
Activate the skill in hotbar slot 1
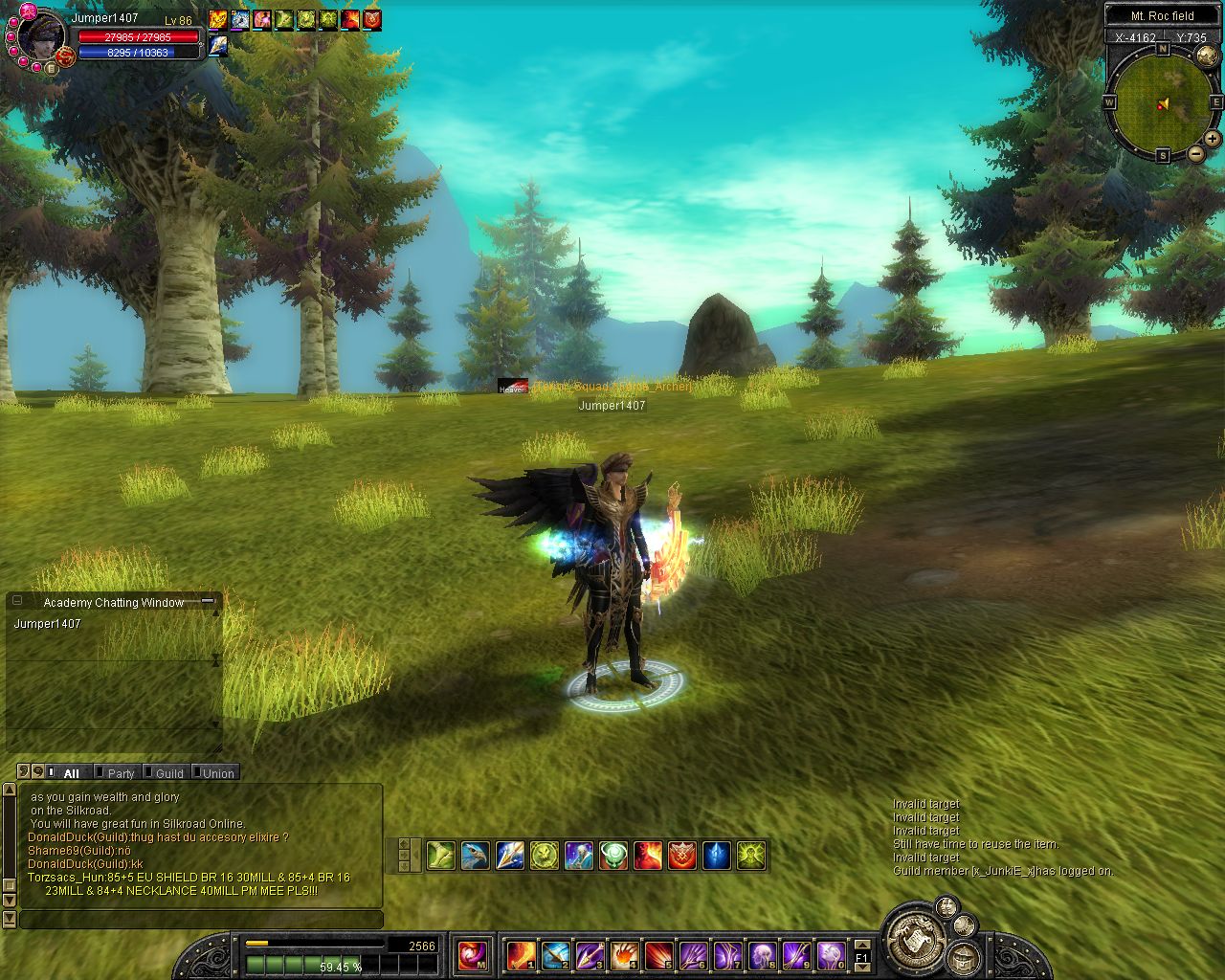point(521,954)
